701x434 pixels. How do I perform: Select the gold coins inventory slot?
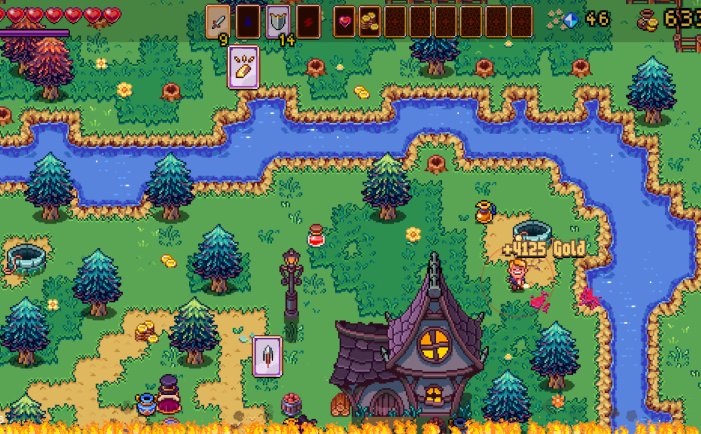[370, 20]
